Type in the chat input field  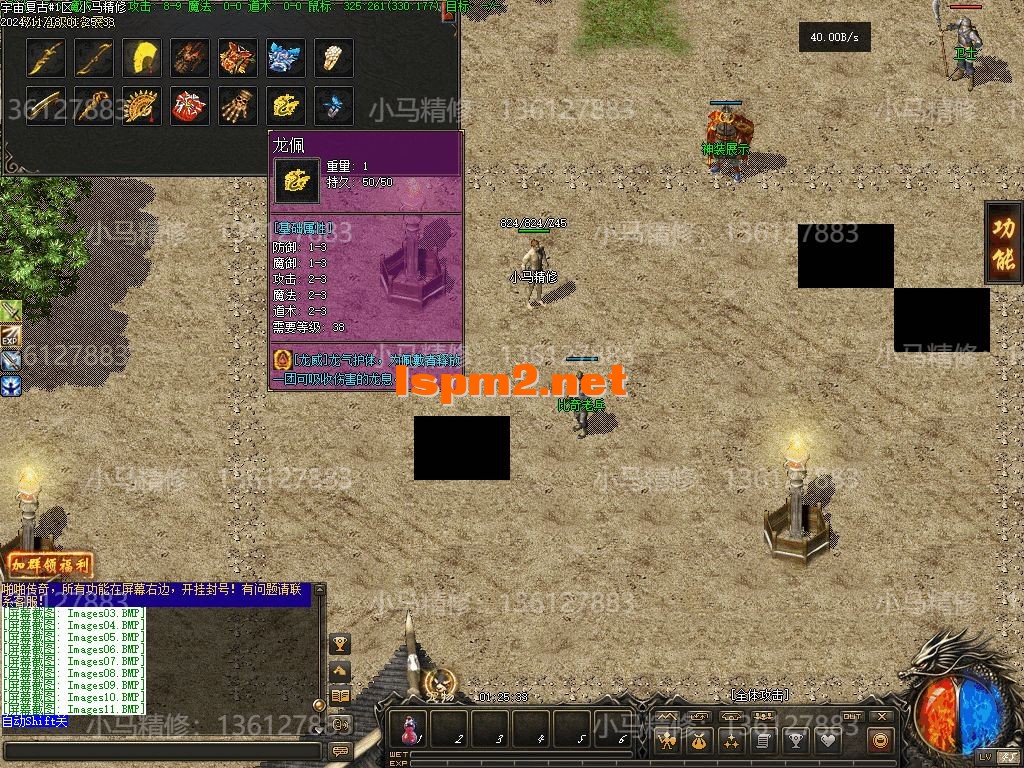tap(162, 750)
